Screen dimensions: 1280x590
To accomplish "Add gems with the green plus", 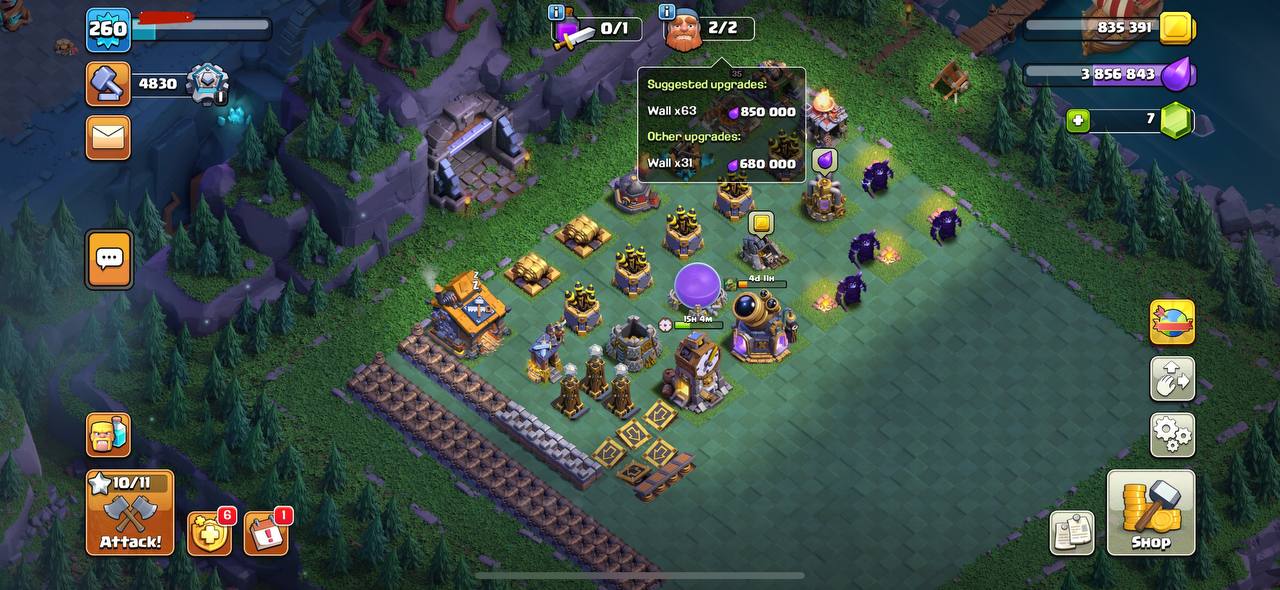I will pyautogui.click(x=1077, y=121).
